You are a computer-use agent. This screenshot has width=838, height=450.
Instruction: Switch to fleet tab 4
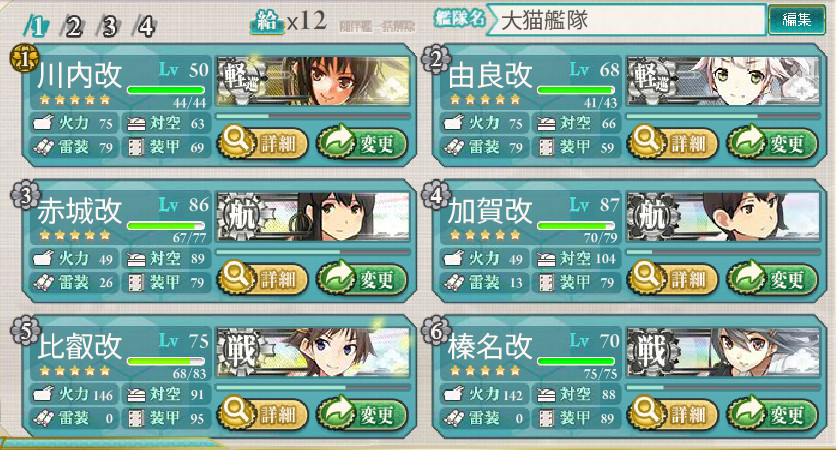pyautogui.click(x=146, y=26)
